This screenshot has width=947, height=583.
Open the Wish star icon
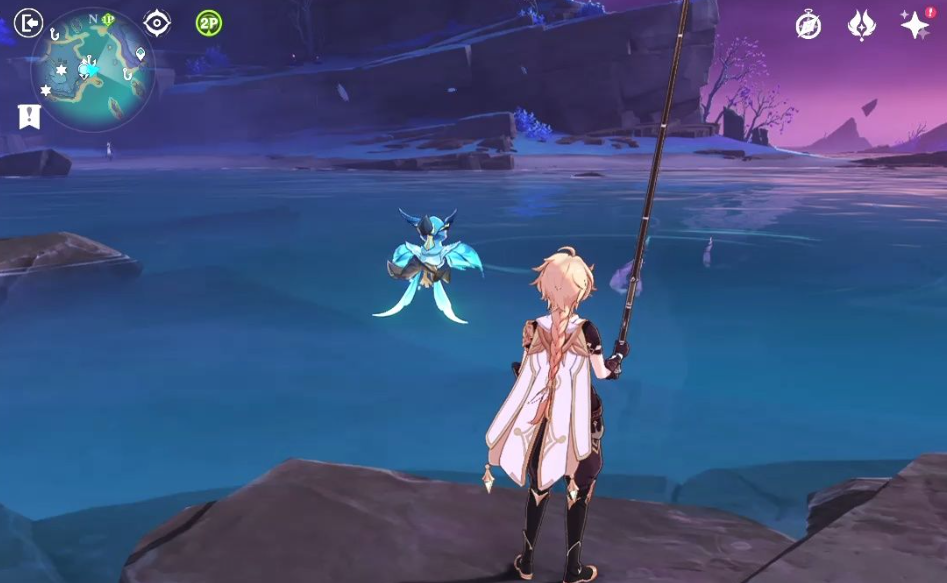(x=914, y=24)
